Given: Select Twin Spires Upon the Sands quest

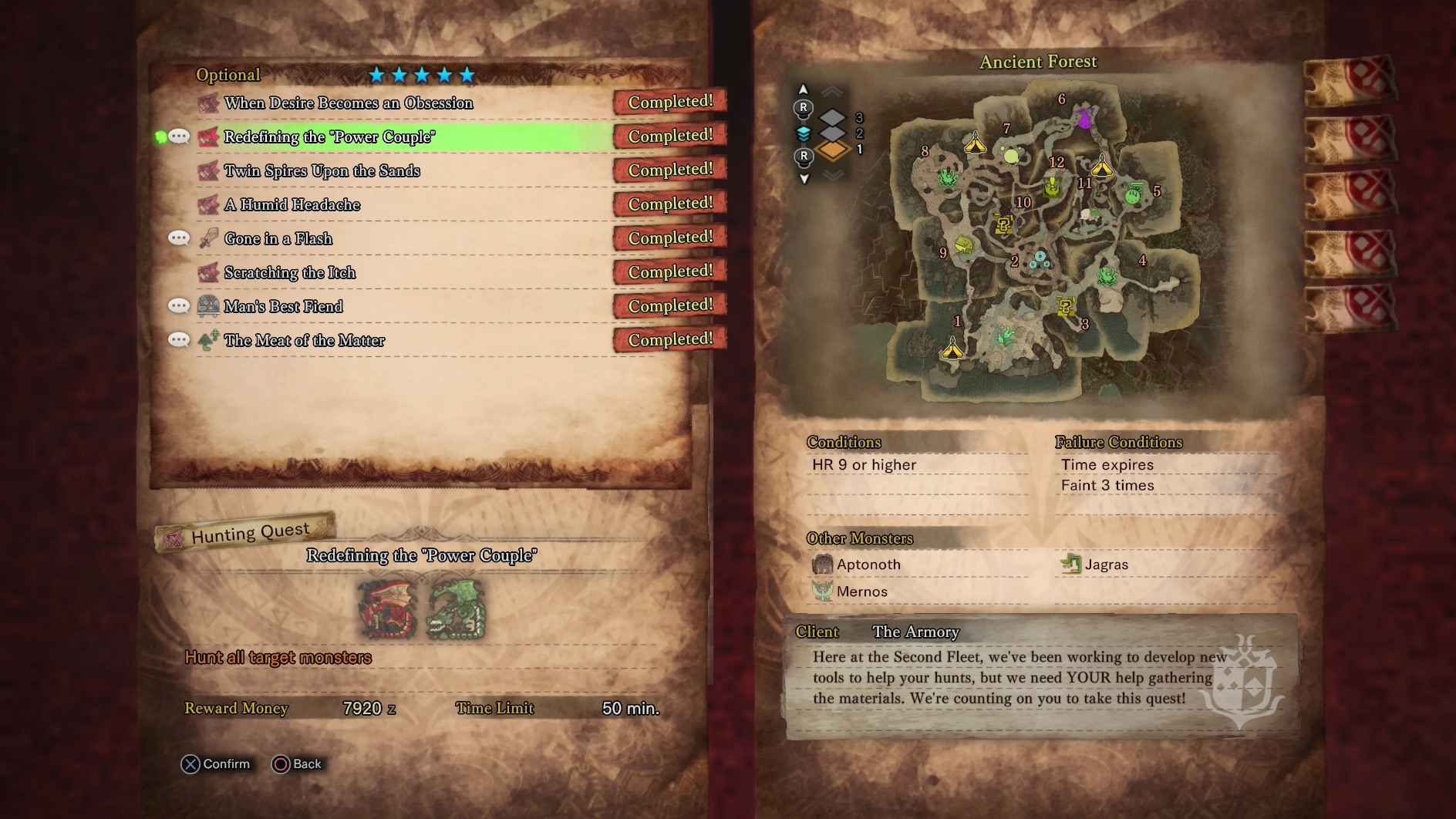Looking at the screenshot, I should tap(322, 171).
